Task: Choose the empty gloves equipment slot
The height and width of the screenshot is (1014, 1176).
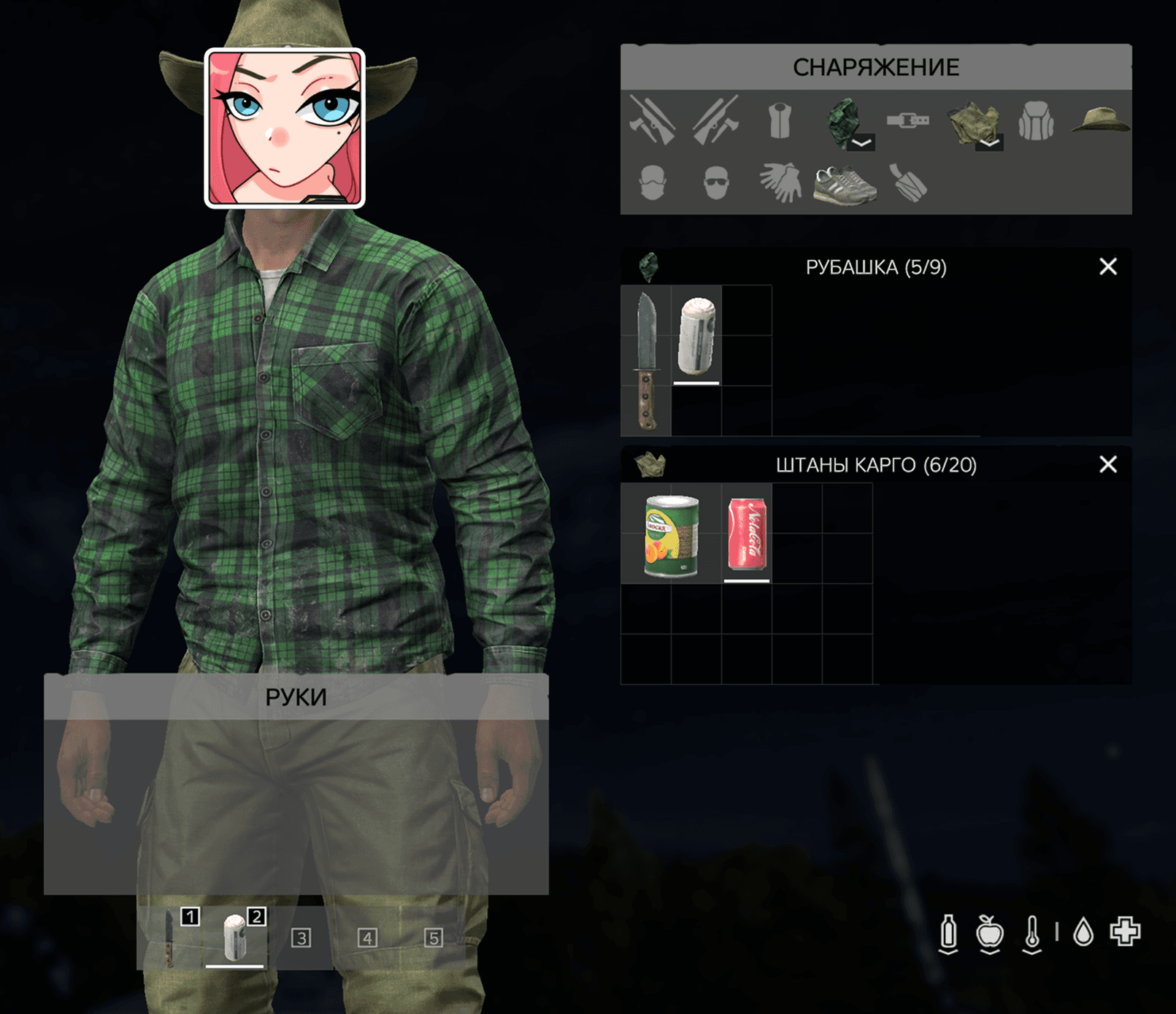Action: pos(780,183)
